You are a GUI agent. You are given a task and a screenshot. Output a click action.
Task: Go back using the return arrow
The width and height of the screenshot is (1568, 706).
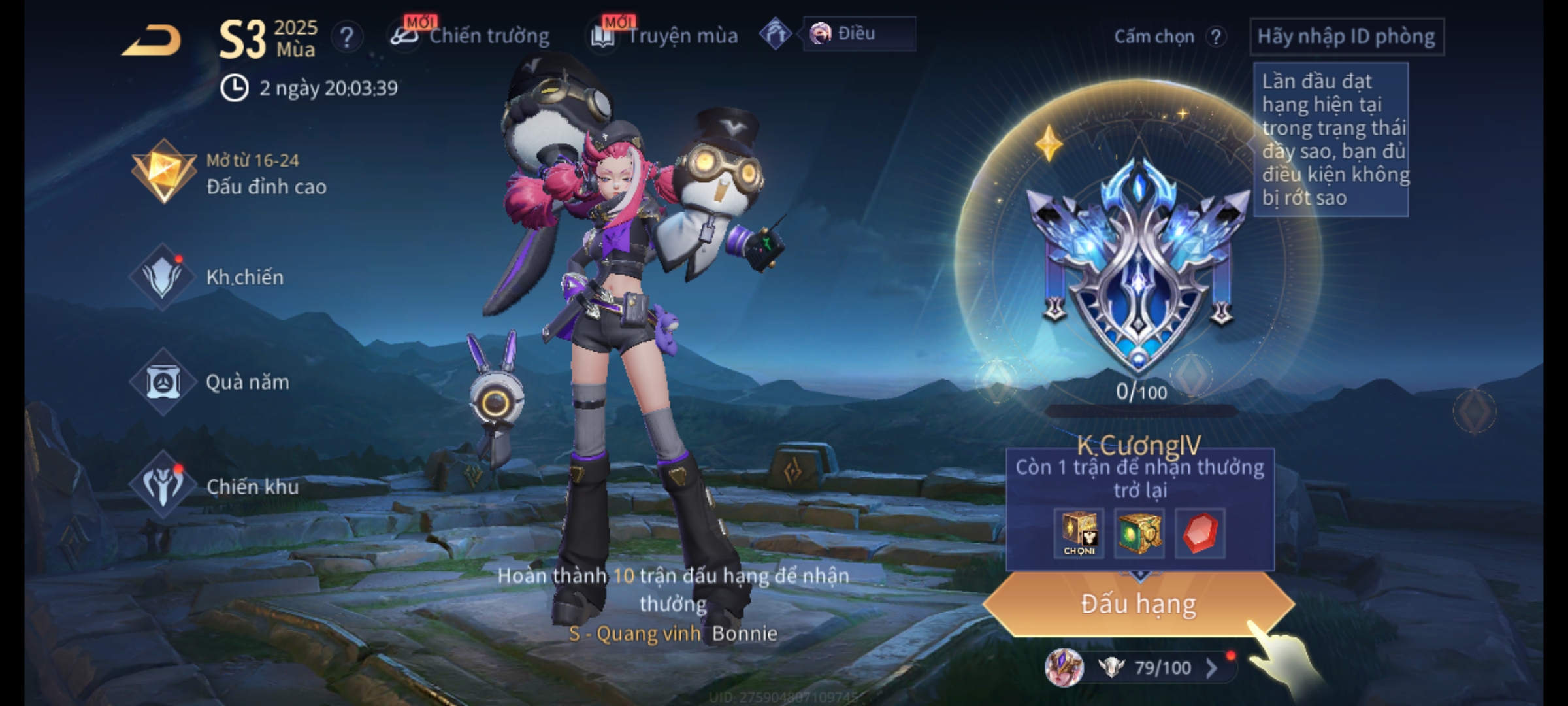click(x=152, y=41)
